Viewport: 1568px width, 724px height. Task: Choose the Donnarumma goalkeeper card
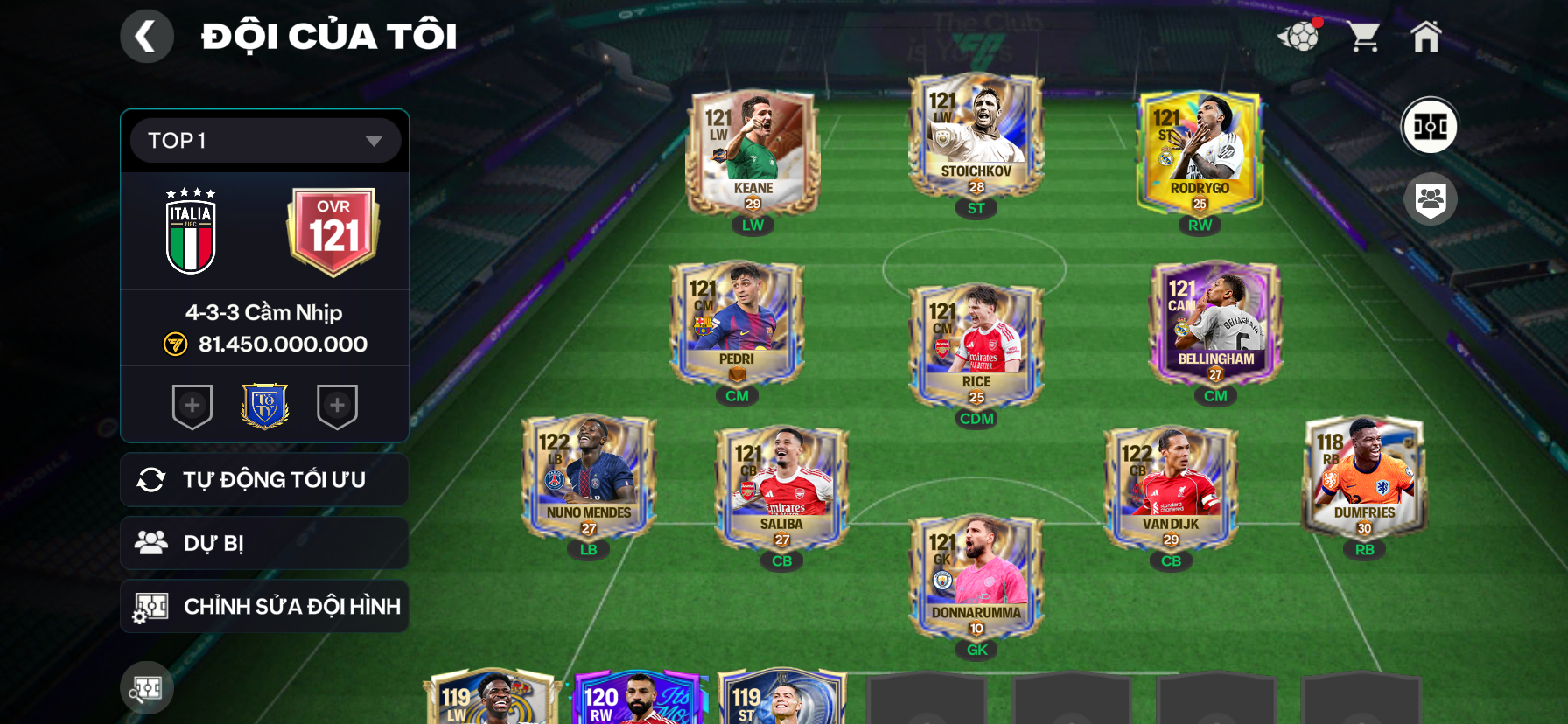tap(976, 577)
